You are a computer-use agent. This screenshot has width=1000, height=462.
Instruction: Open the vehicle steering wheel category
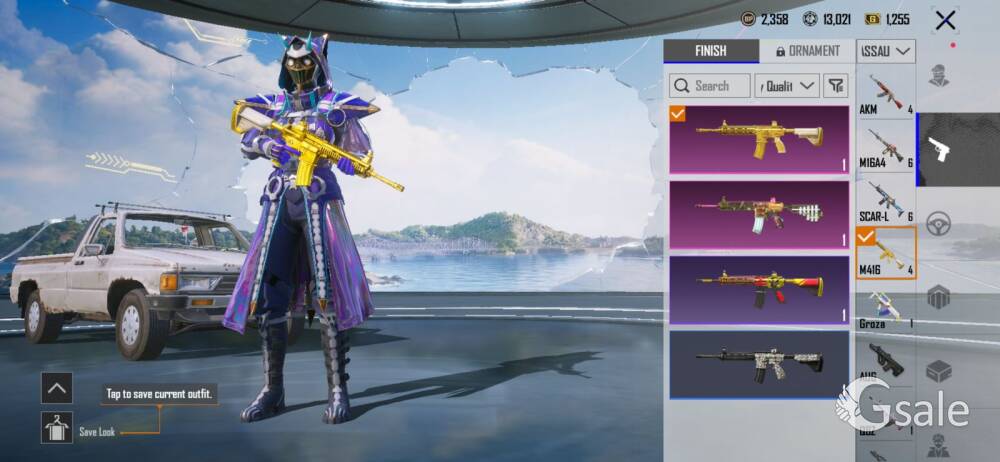tap(938, 223)
